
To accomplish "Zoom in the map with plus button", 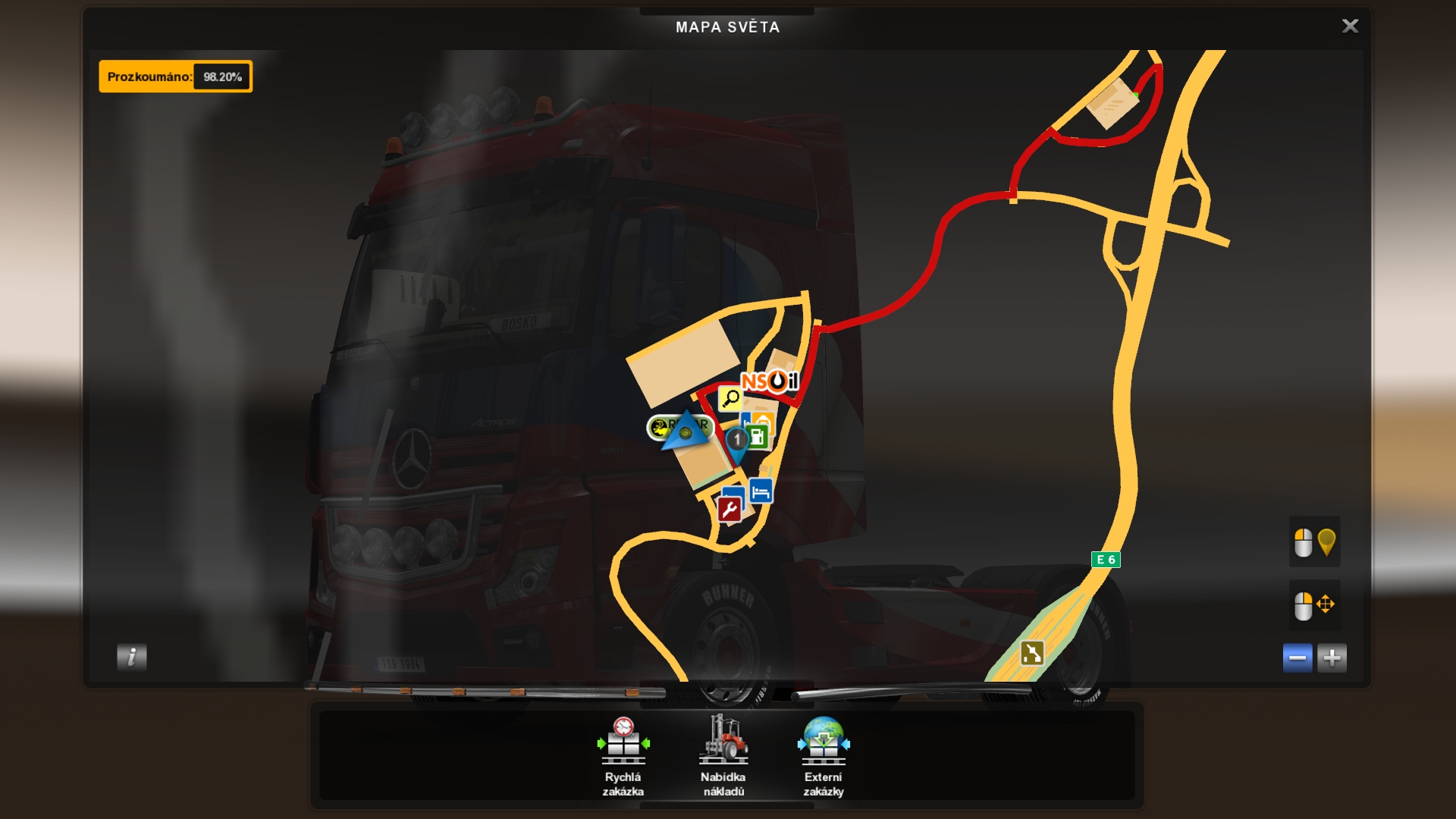I will [x=1332, y=657].
